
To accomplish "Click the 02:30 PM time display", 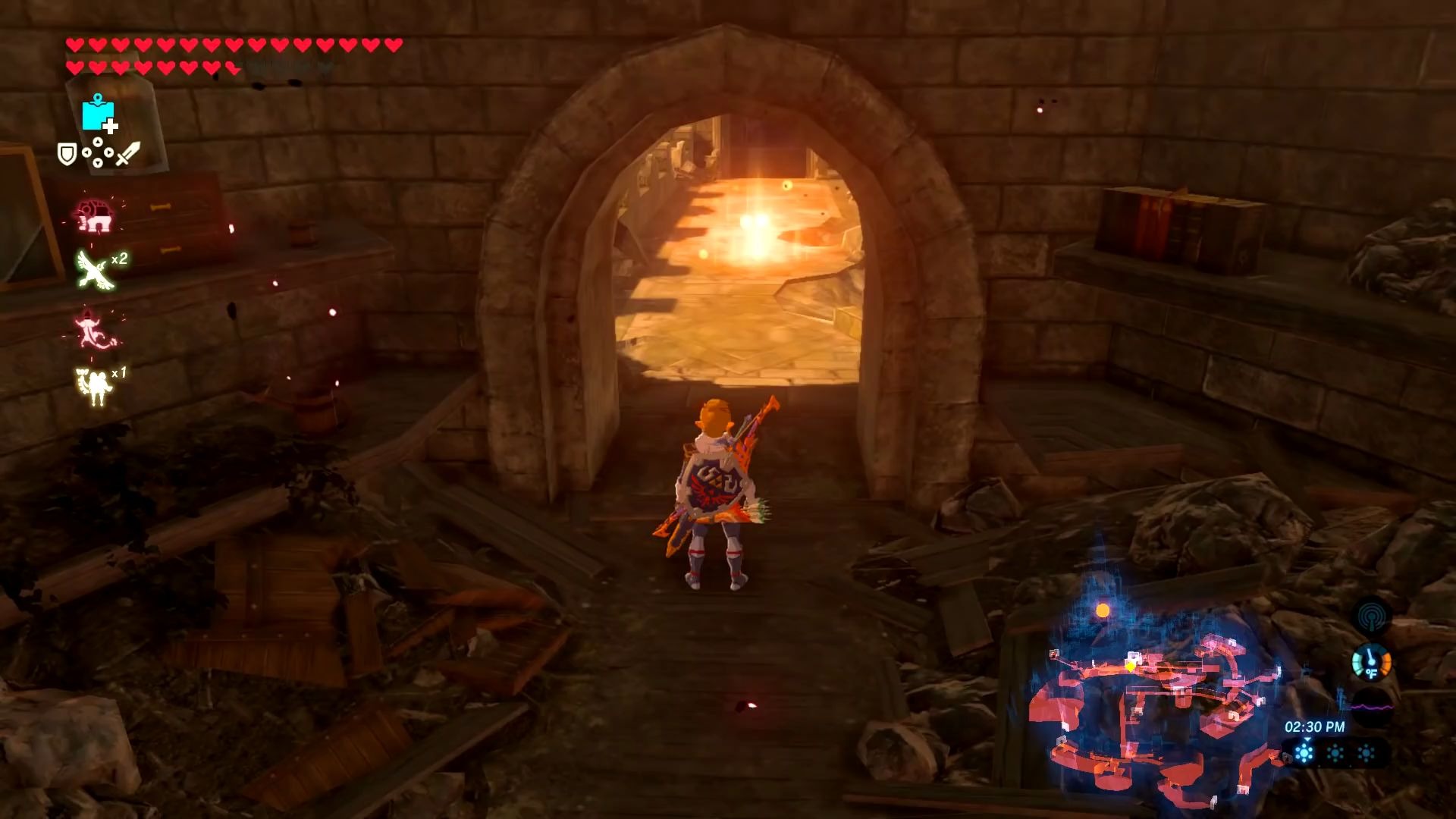I will coord(1315,727).
